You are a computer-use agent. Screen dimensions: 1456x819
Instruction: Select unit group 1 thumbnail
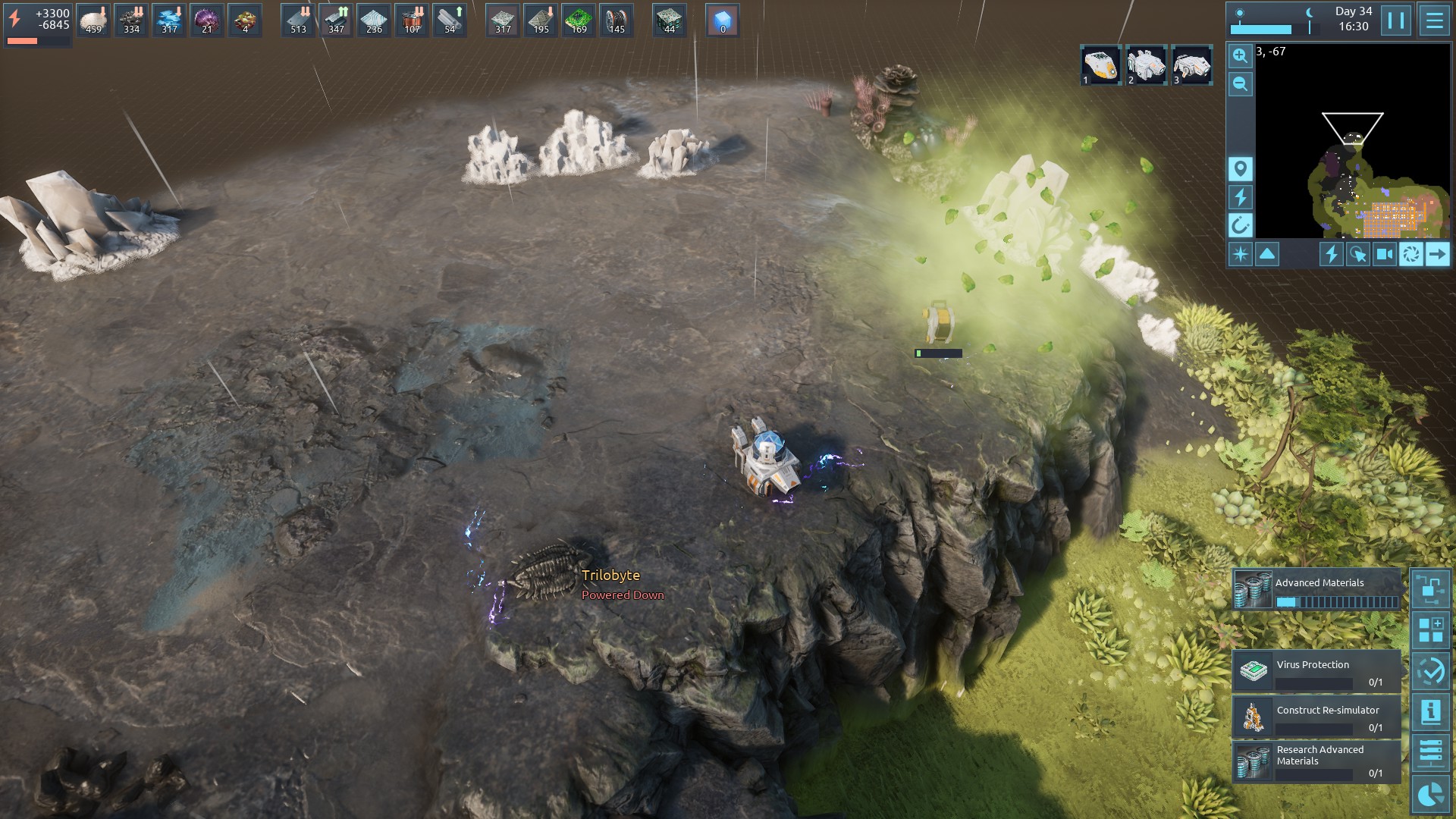pos(1100,65)
